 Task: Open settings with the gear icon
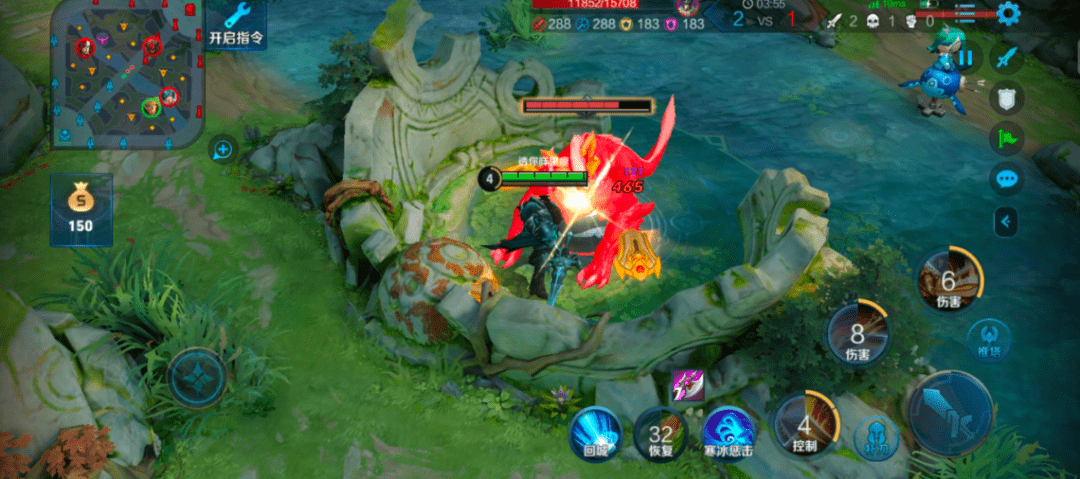click(1008, 14)
